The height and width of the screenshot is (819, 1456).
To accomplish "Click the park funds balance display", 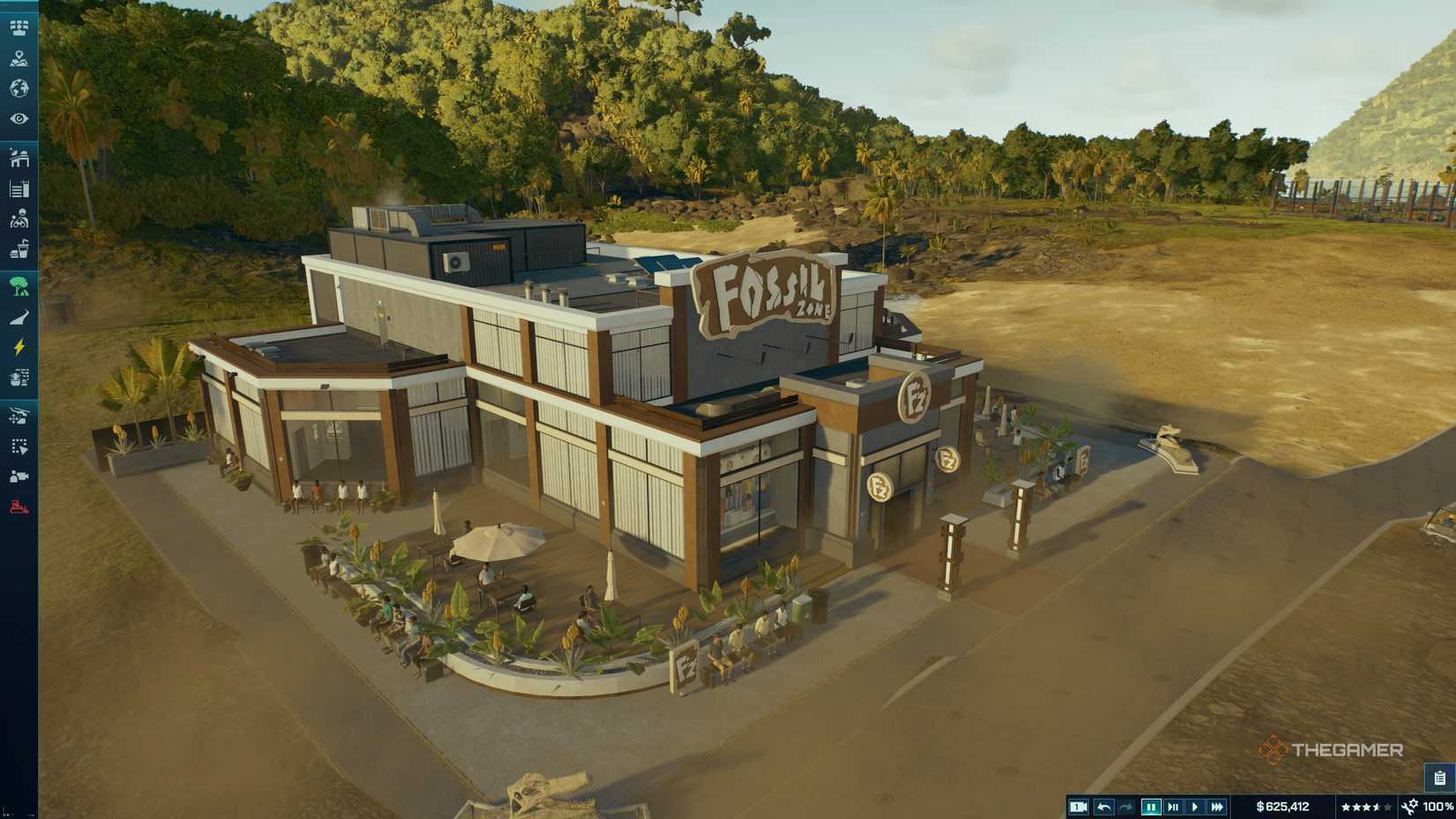I will 1283,806.
